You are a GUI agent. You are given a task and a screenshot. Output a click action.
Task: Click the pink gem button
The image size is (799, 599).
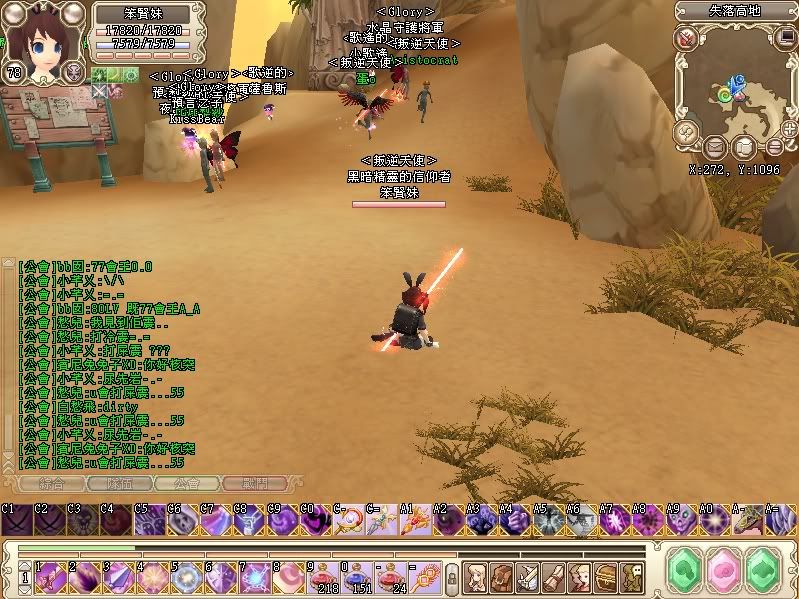(x=724, y=570)
